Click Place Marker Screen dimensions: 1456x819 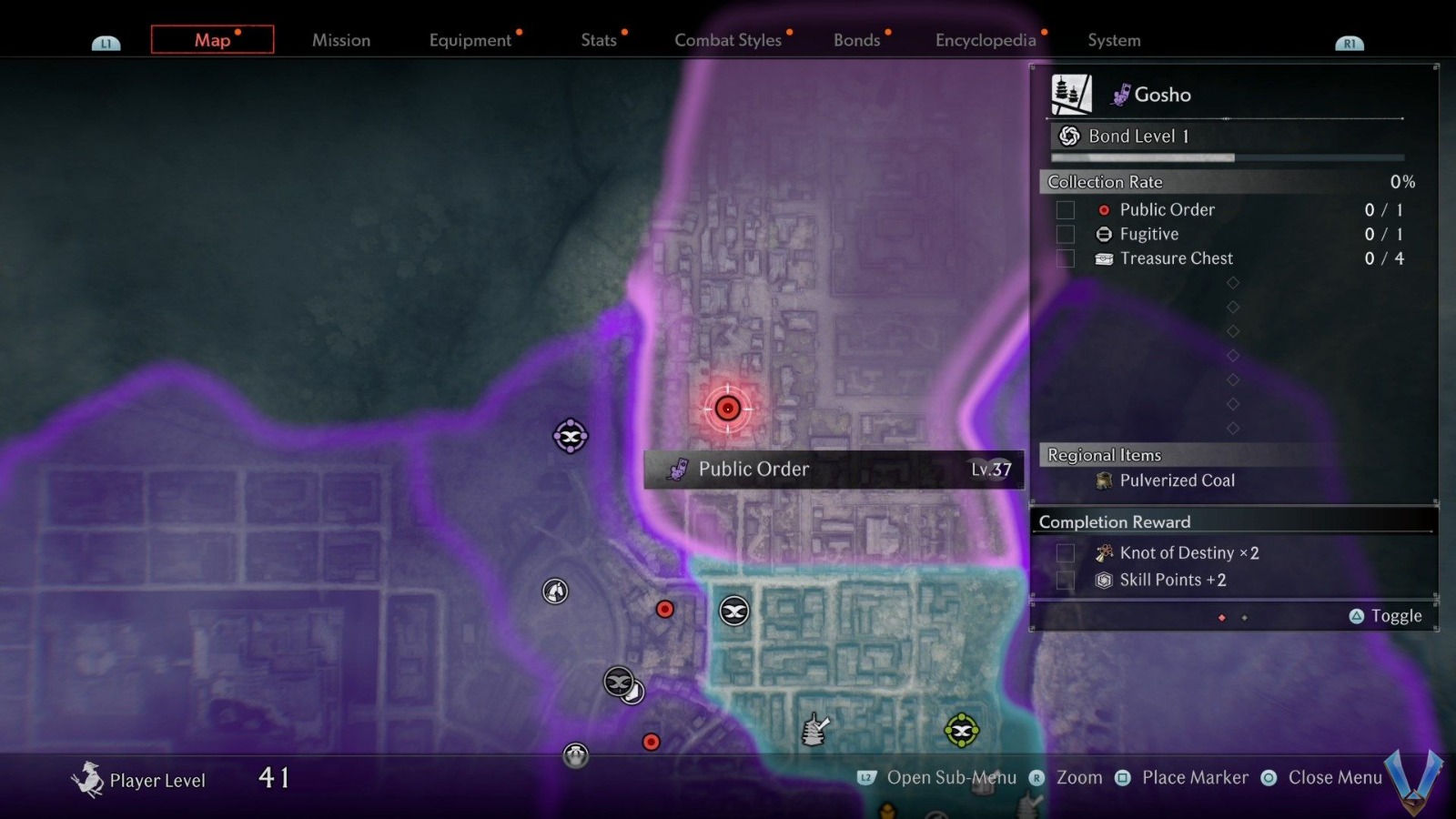point(1194,778)
